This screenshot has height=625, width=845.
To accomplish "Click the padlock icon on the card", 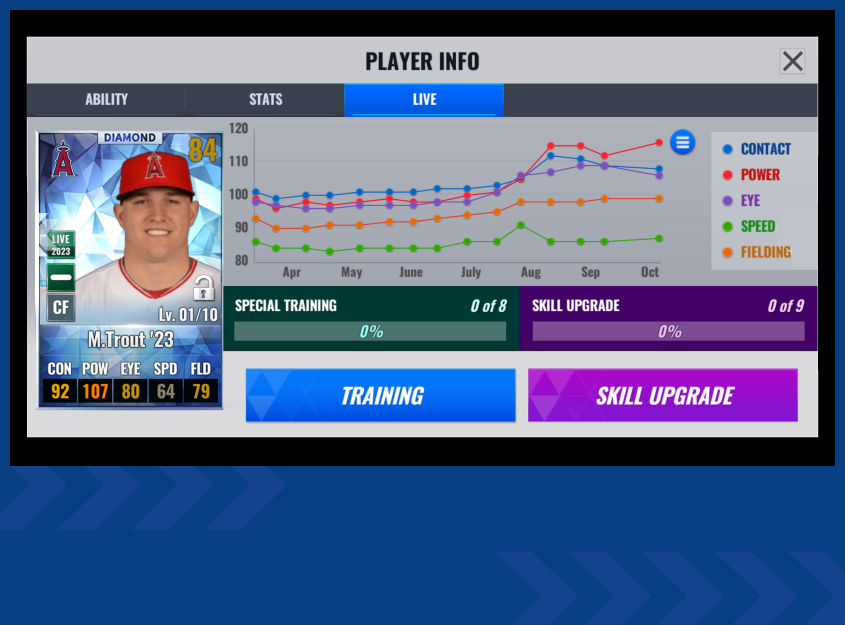I will 203,288.
